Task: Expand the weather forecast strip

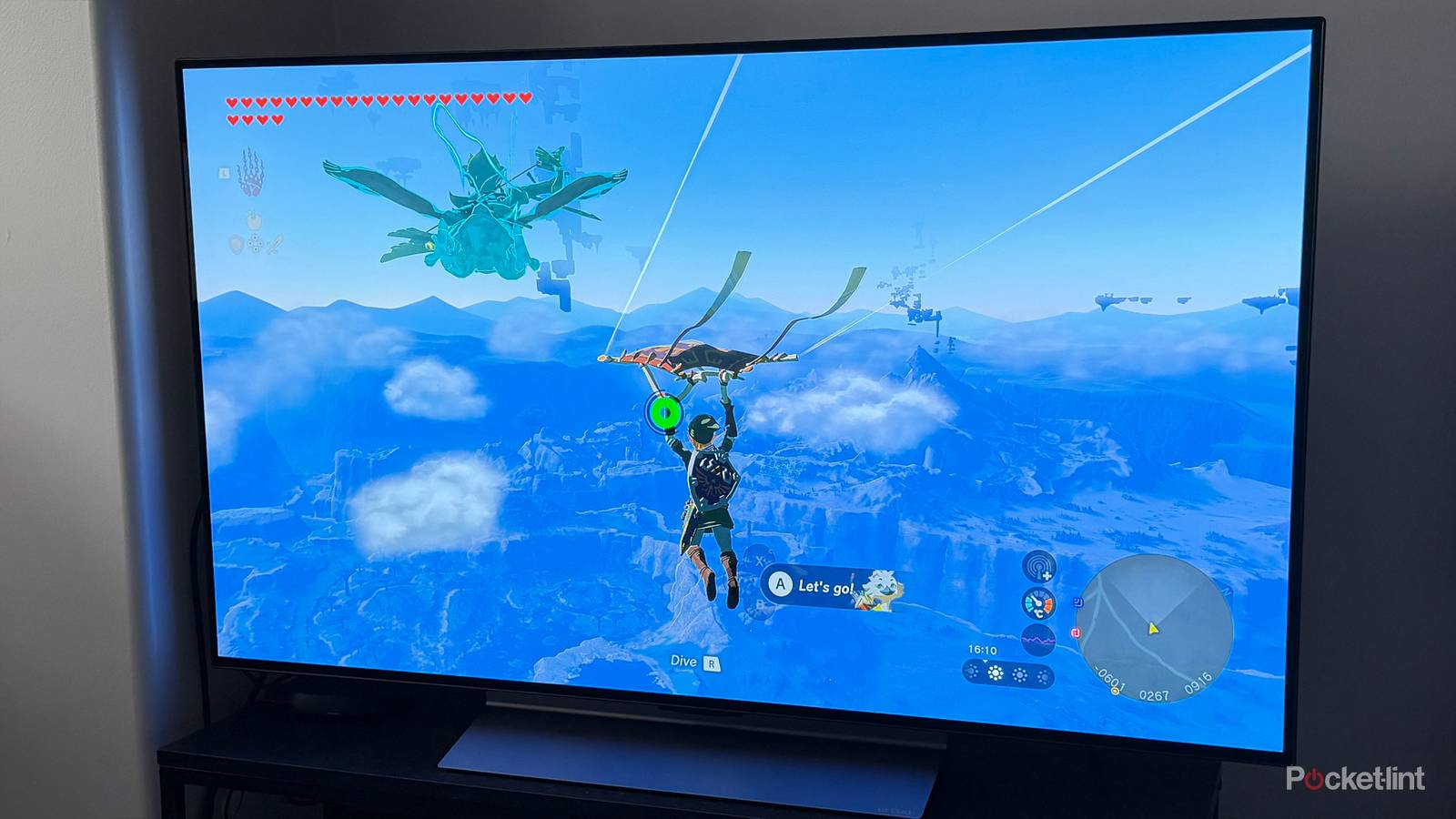Action: click(x=1008, y=673)
